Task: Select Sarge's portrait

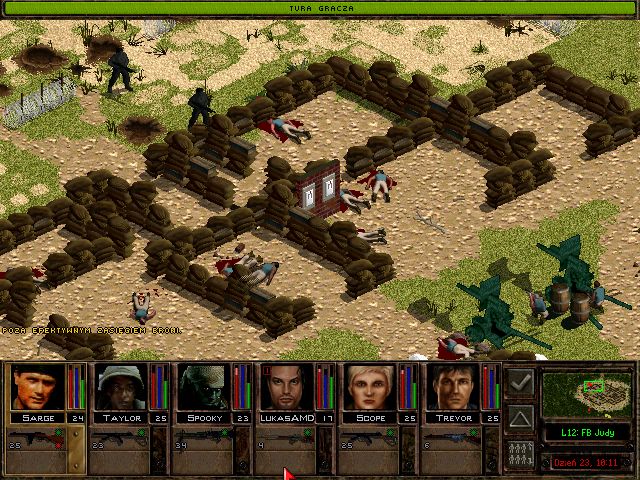Action: (37, 387)
